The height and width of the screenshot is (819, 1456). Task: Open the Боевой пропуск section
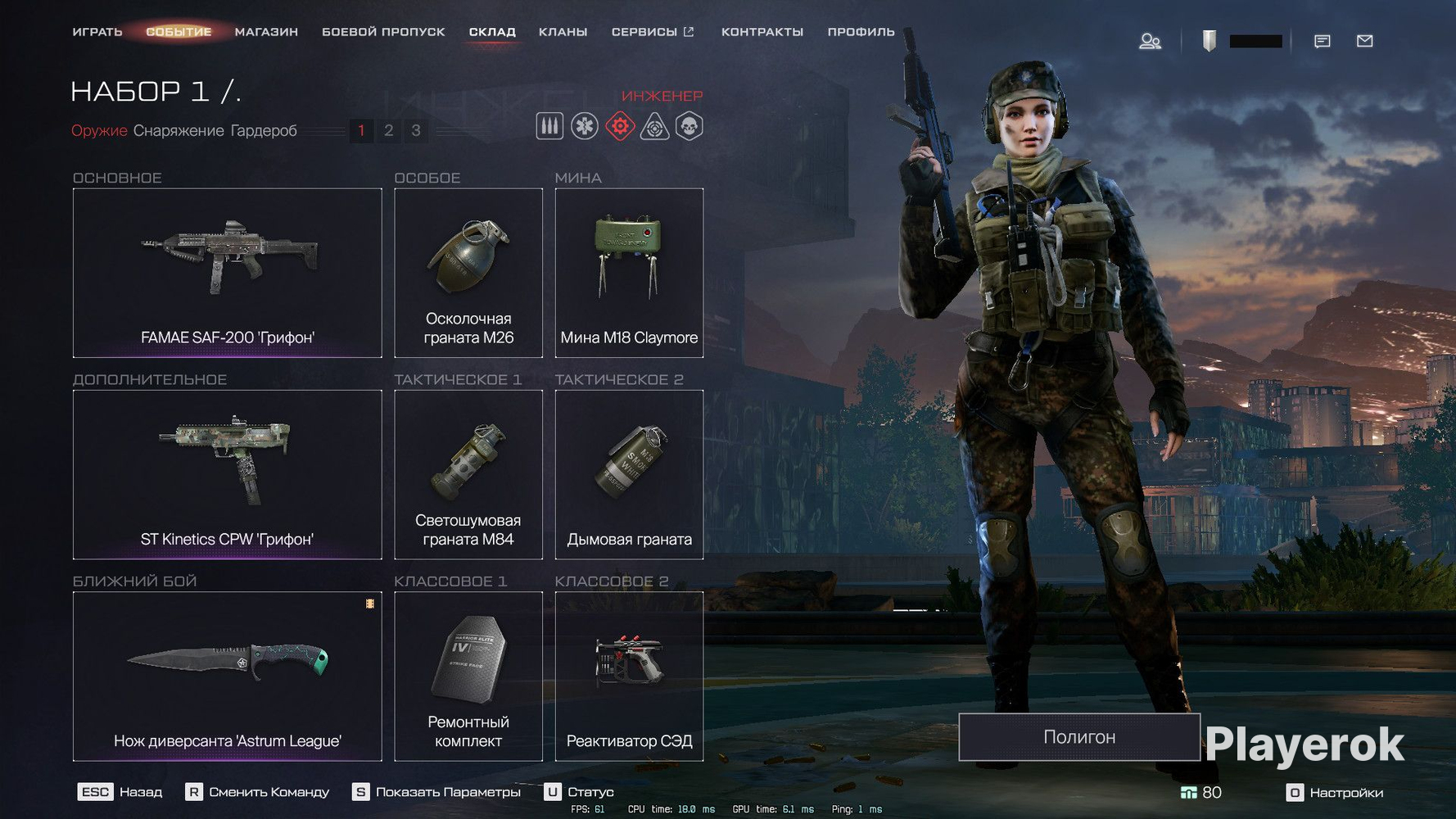tap(383, 32)
